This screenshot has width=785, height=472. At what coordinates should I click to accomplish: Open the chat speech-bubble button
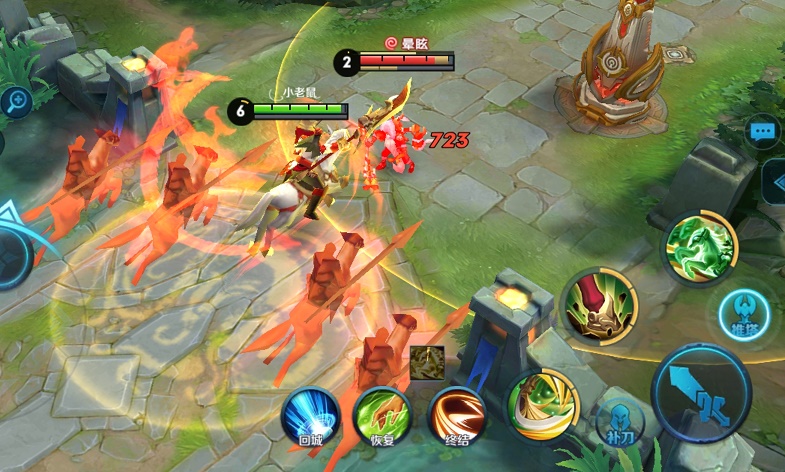coord(765,131)
